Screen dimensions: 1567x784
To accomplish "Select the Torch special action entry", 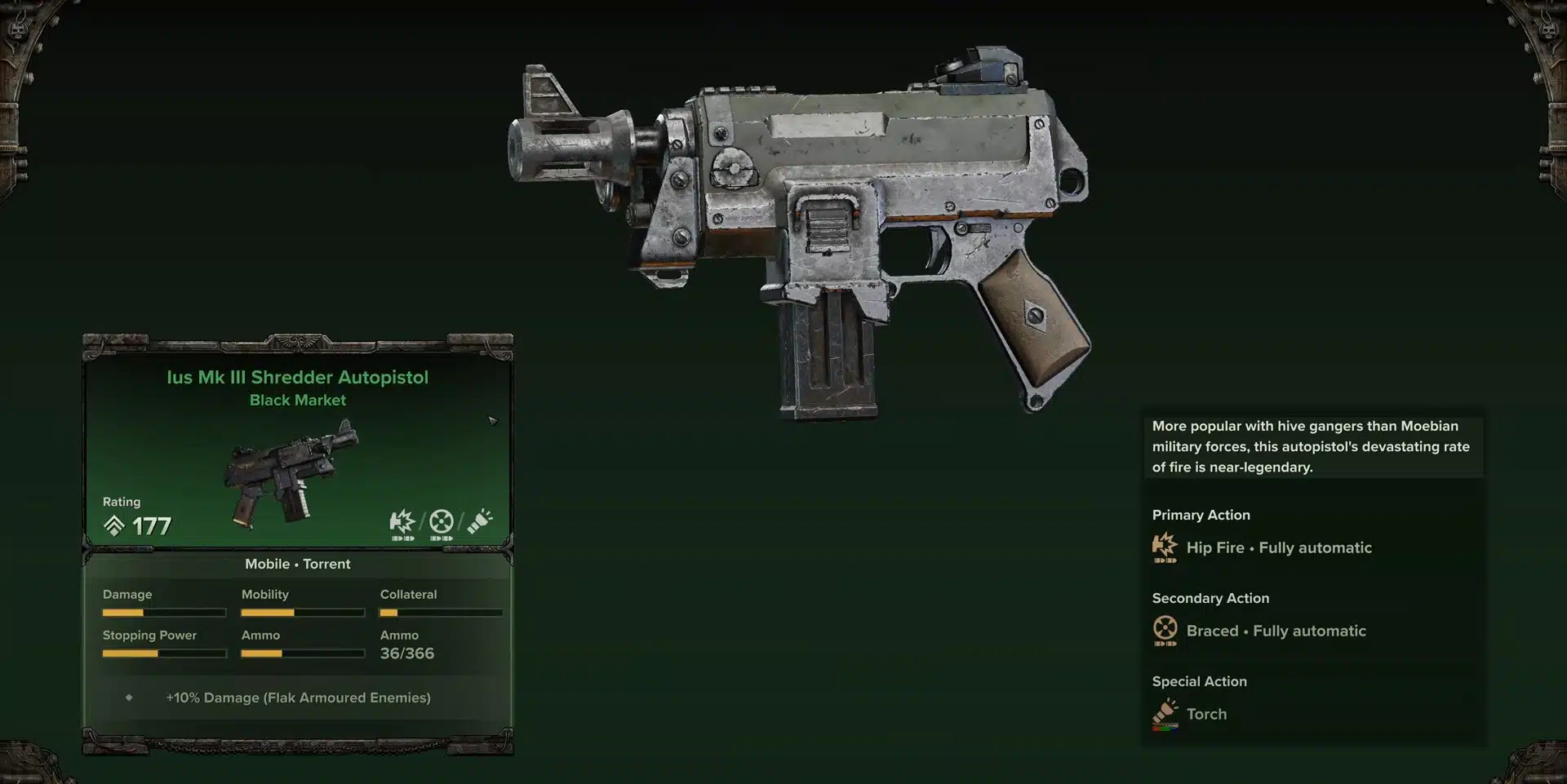I will click(1205, 715).
